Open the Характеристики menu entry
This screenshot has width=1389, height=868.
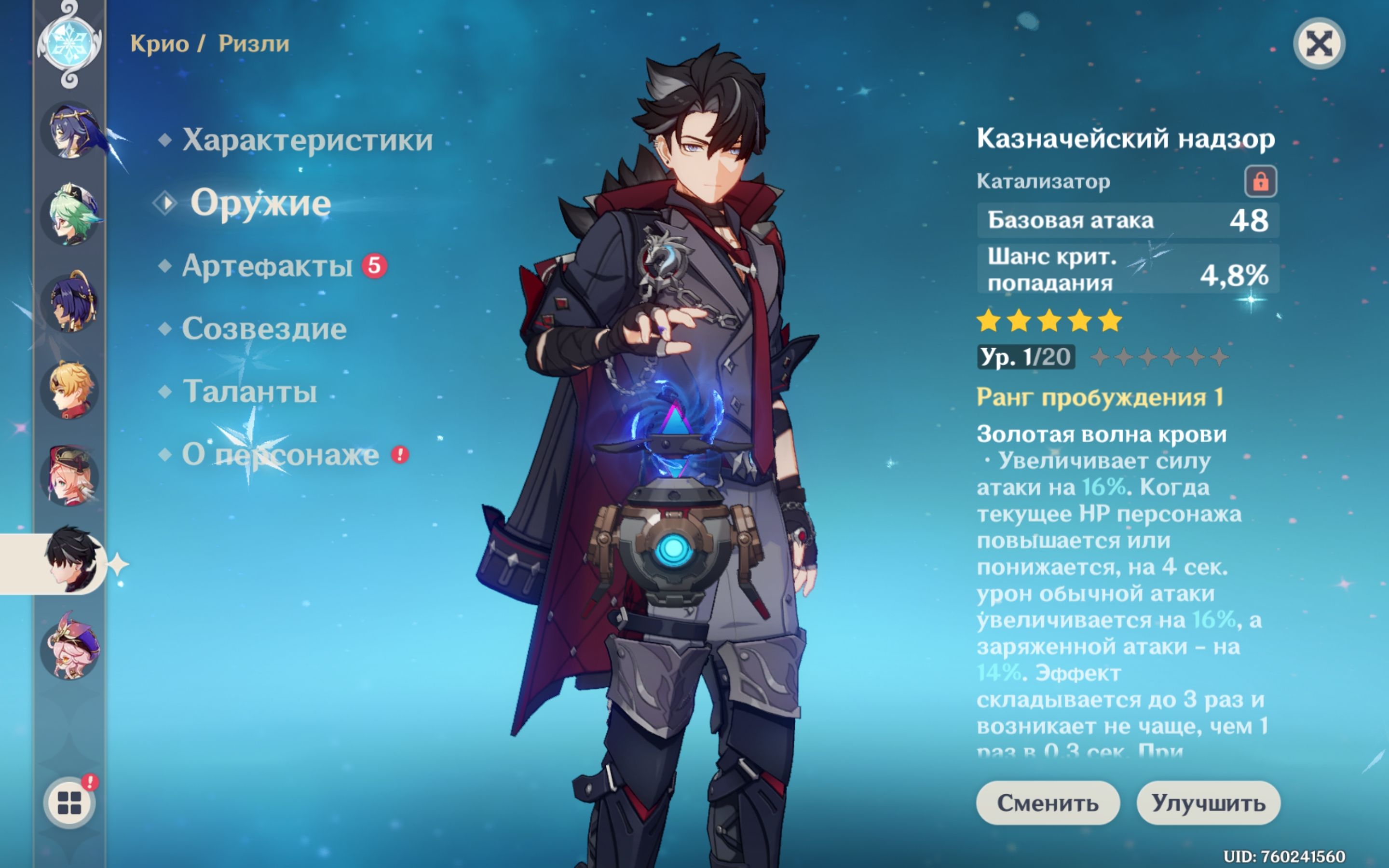pyautogui.click(x=307, y=140)
